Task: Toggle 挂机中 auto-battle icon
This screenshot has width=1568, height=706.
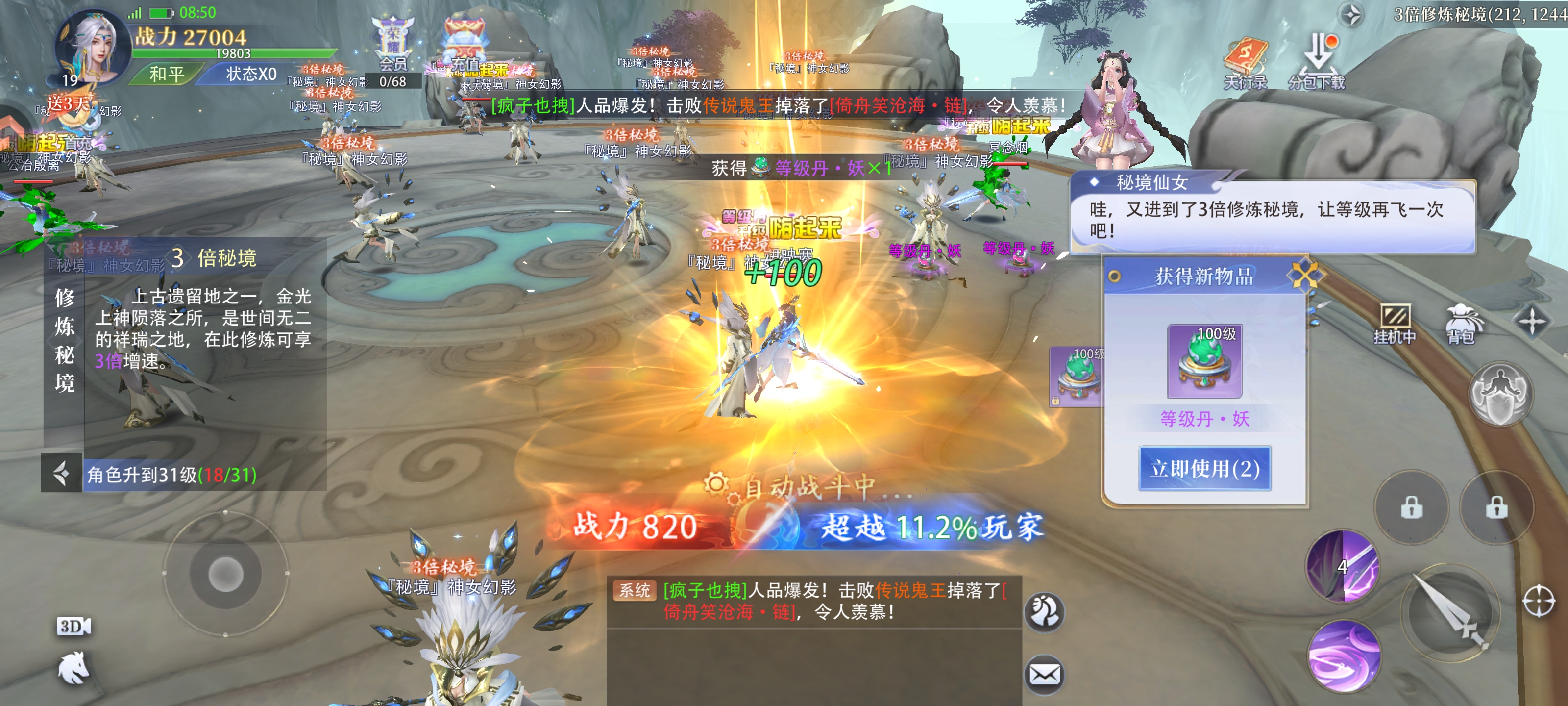Action: coord(1394,324)
